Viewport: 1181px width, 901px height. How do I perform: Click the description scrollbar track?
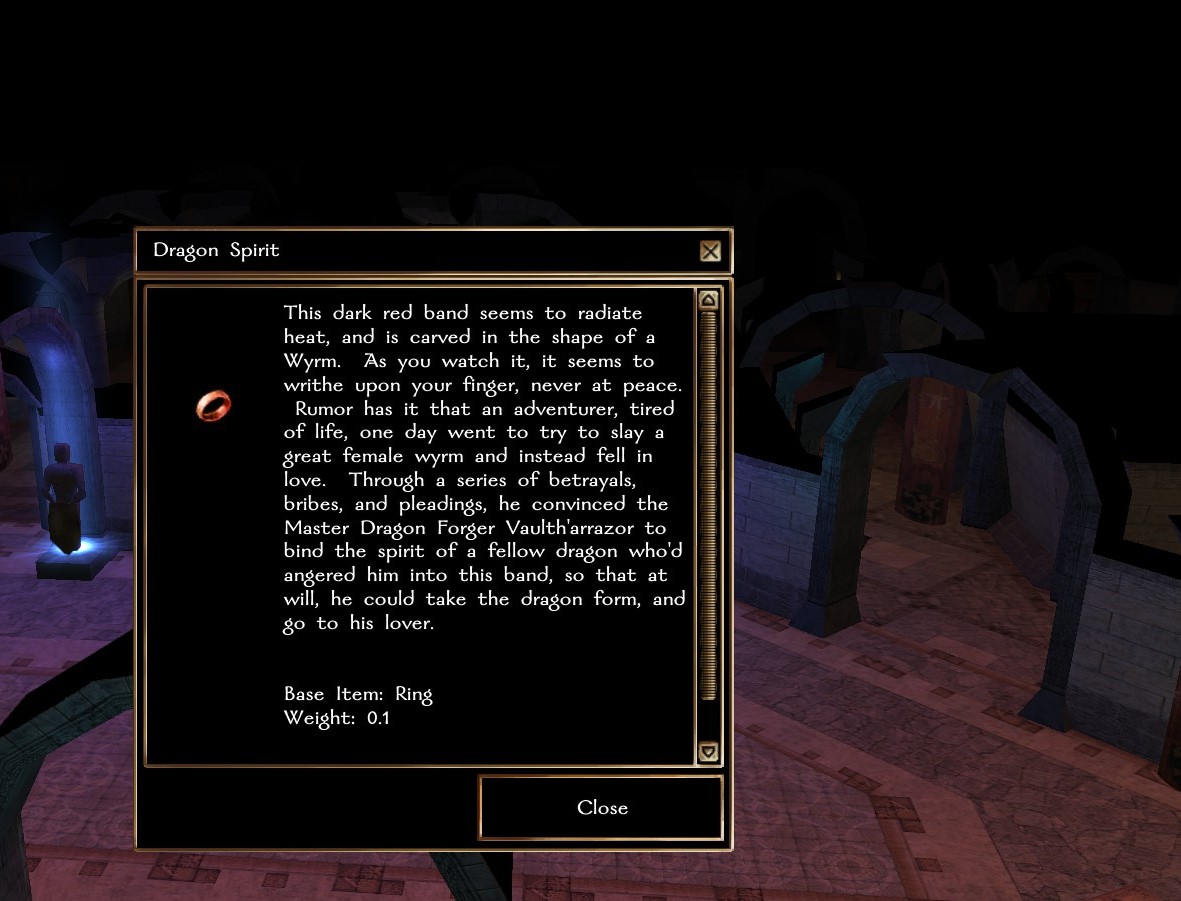tap(708, 720)
